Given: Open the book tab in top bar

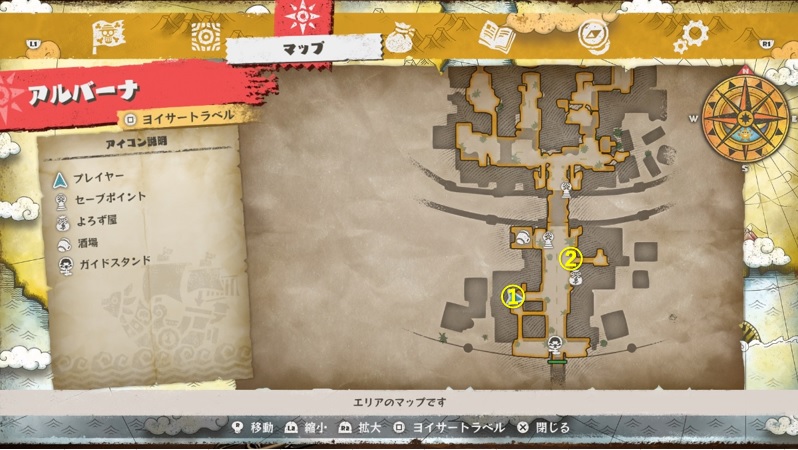Looking at the screenshot, I should click(496, 37).
